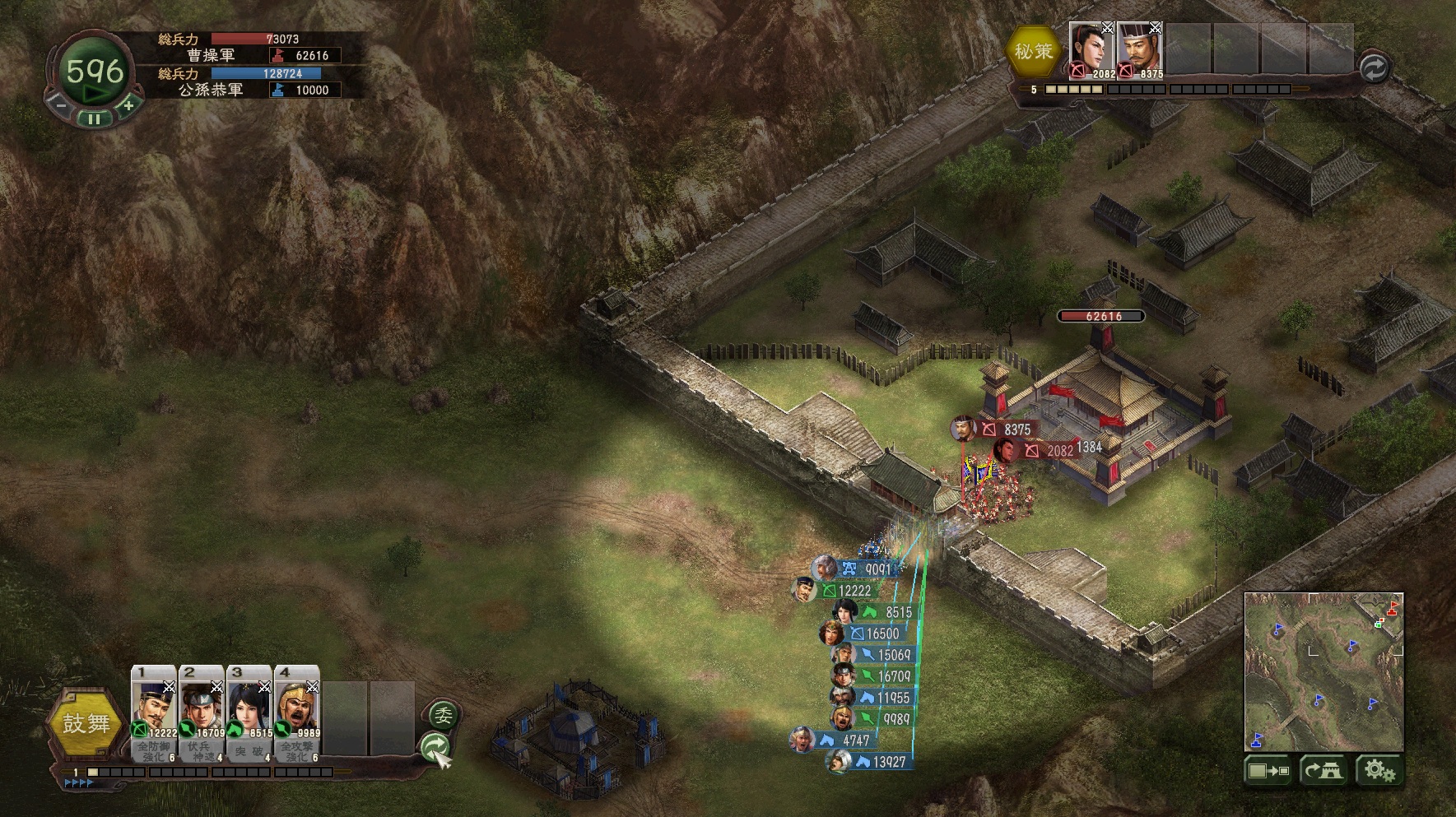
Task: Click the round 委 delegate button
Action: [x=443, y=716]
